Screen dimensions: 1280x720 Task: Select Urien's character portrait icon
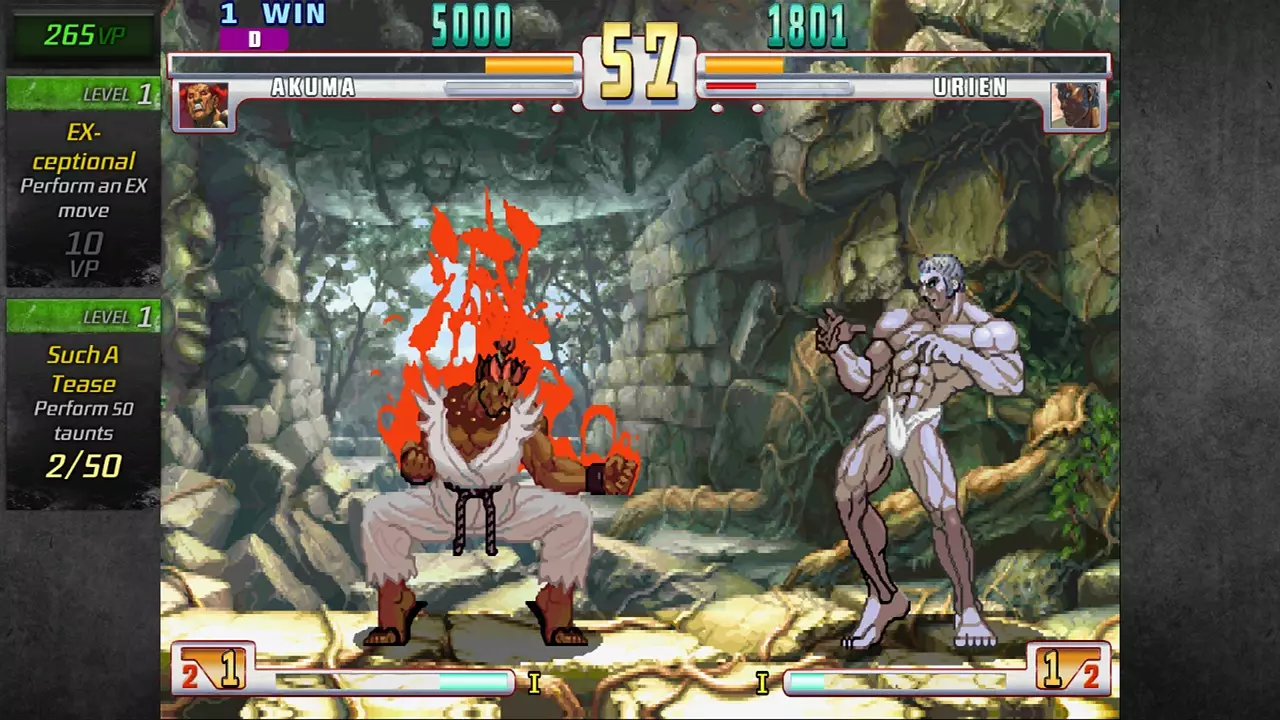(x=1076, y=104)
